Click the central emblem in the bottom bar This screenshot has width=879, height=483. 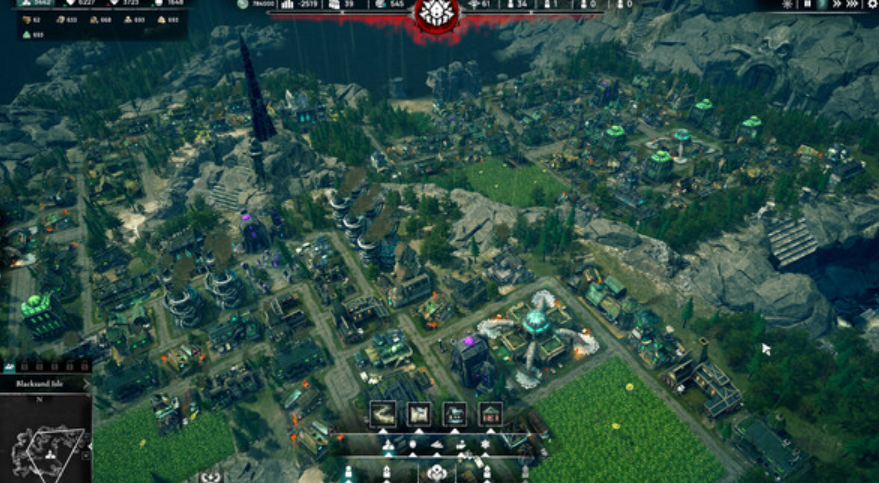tap(436, 472)
